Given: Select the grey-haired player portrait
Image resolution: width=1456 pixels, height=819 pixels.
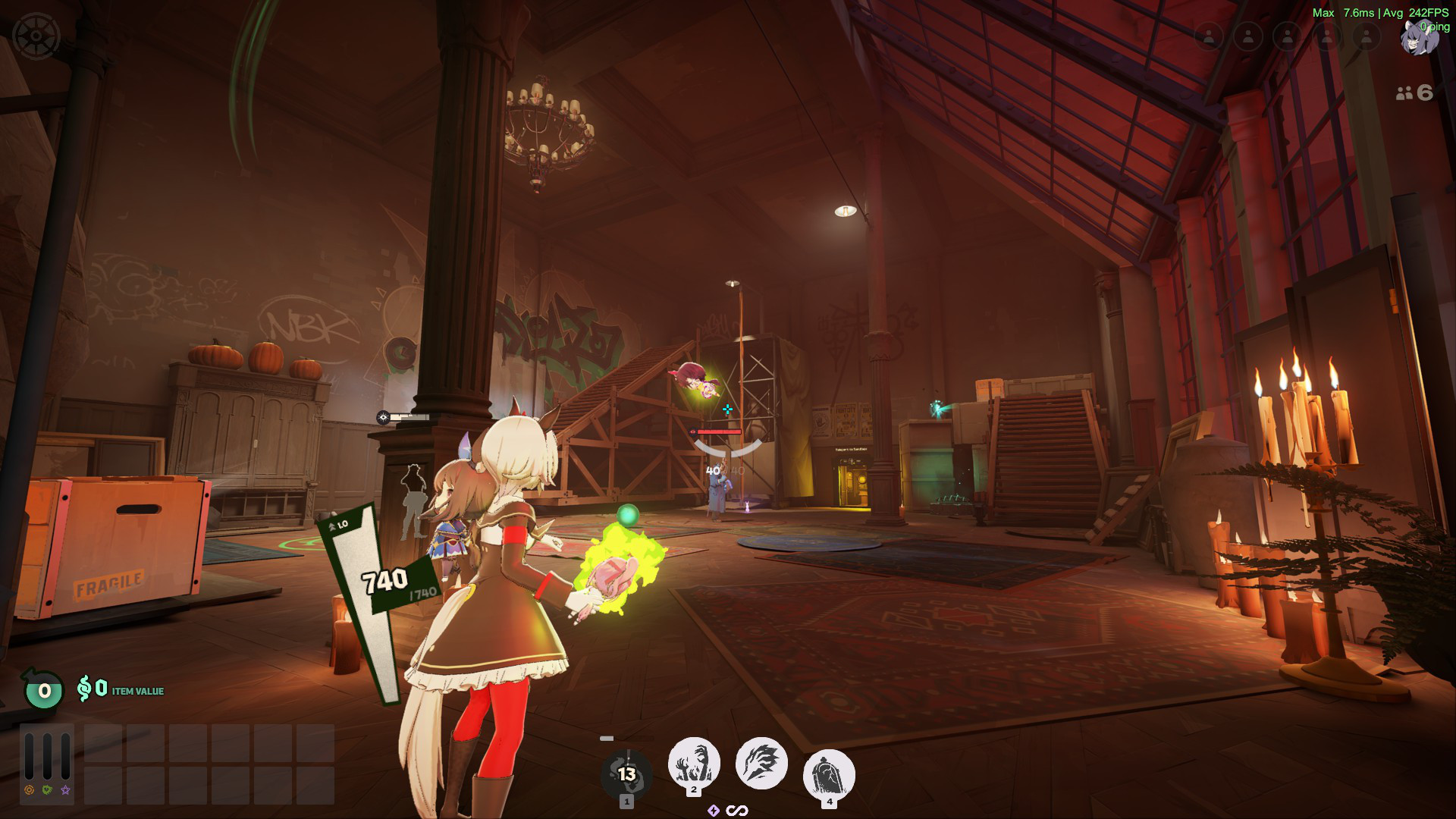Looking at the screenshot, I should click(x=1417, y=38).
